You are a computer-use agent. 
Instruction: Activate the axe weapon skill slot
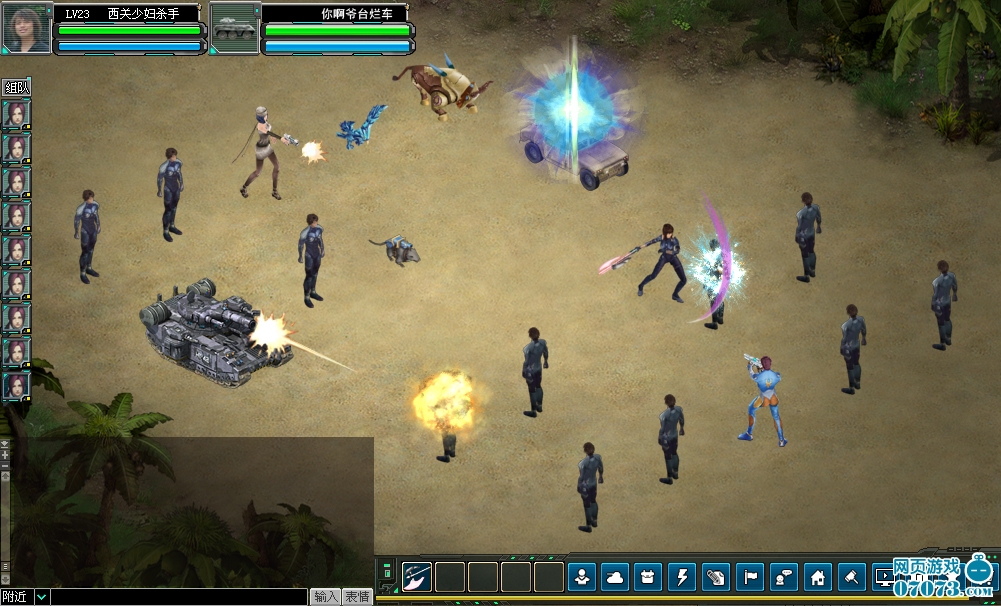point(417,577)
